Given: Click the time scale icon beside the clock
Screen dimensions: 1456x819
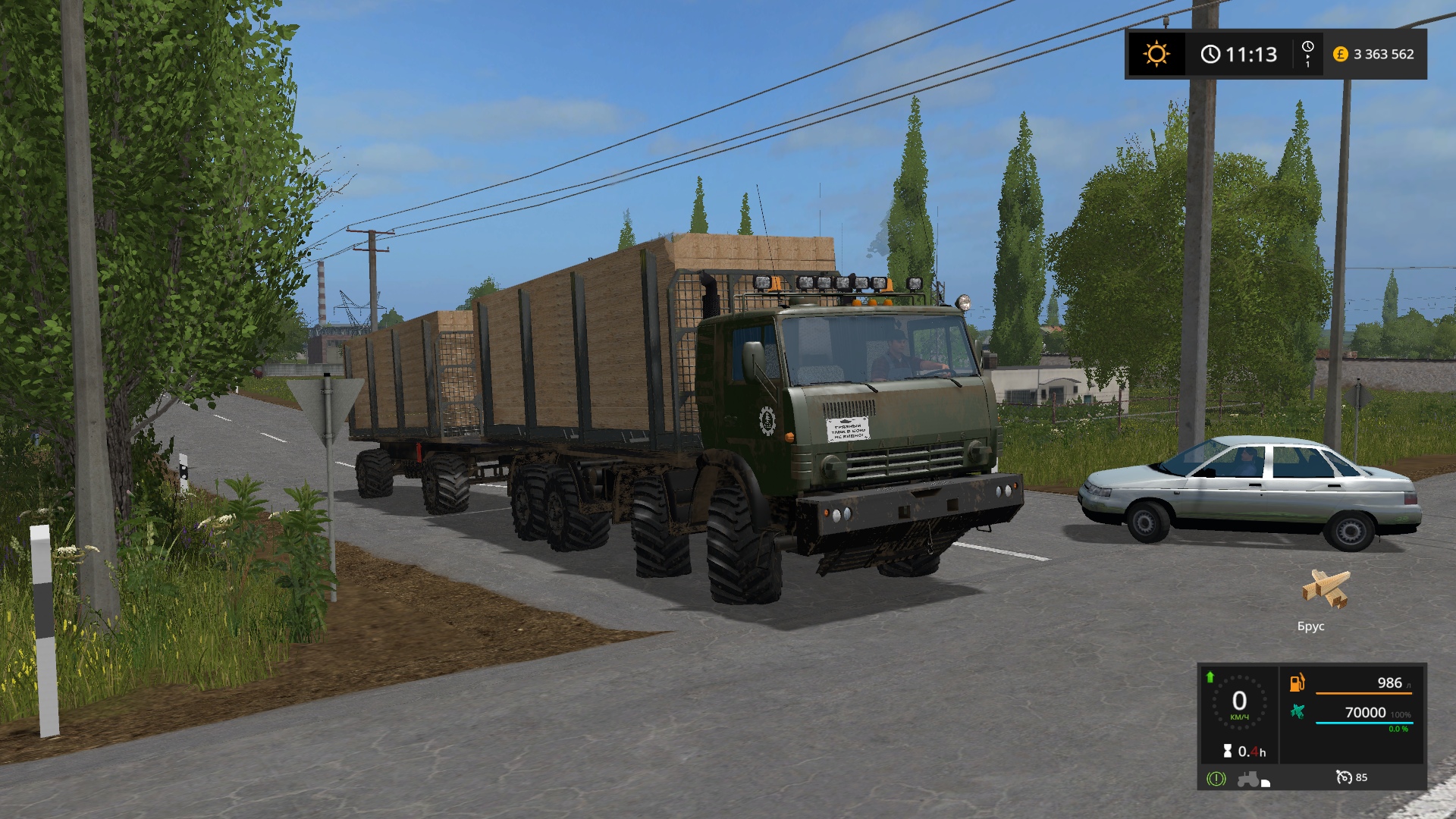Looking at the screenshot, I should tap(1307, 54).
